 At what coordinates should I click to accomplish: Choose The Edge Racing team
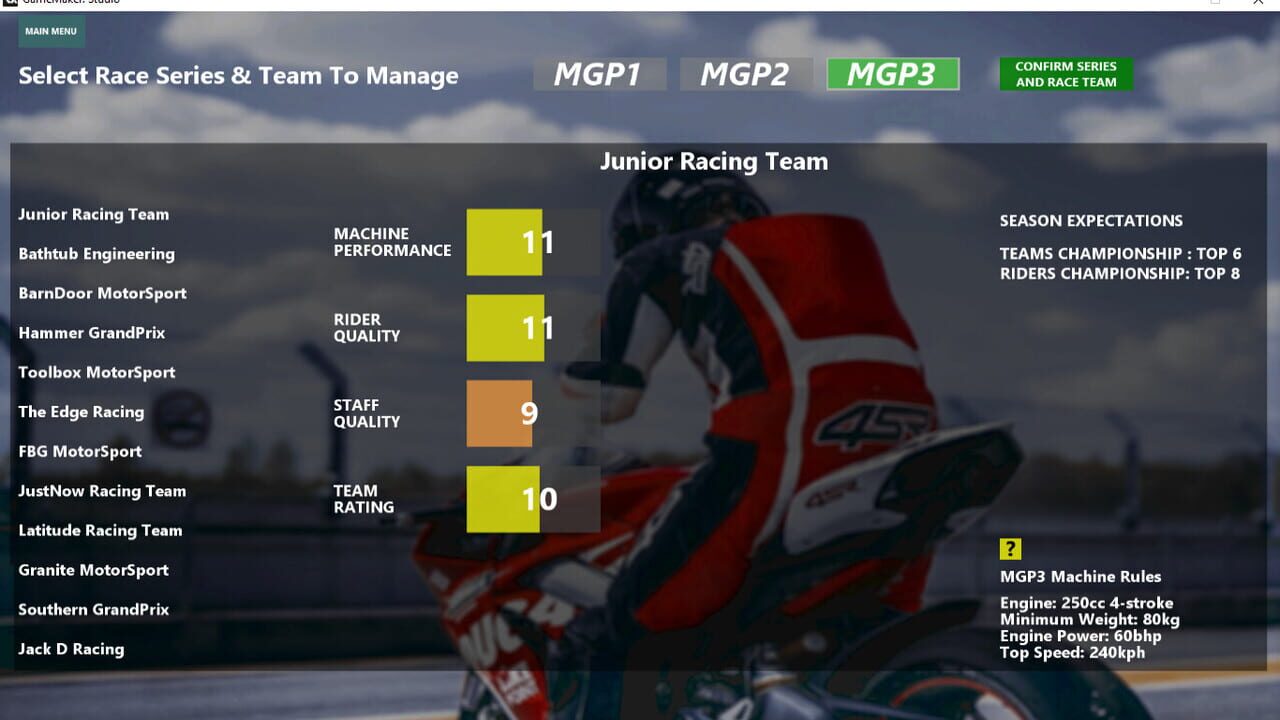tap(81, 412)
